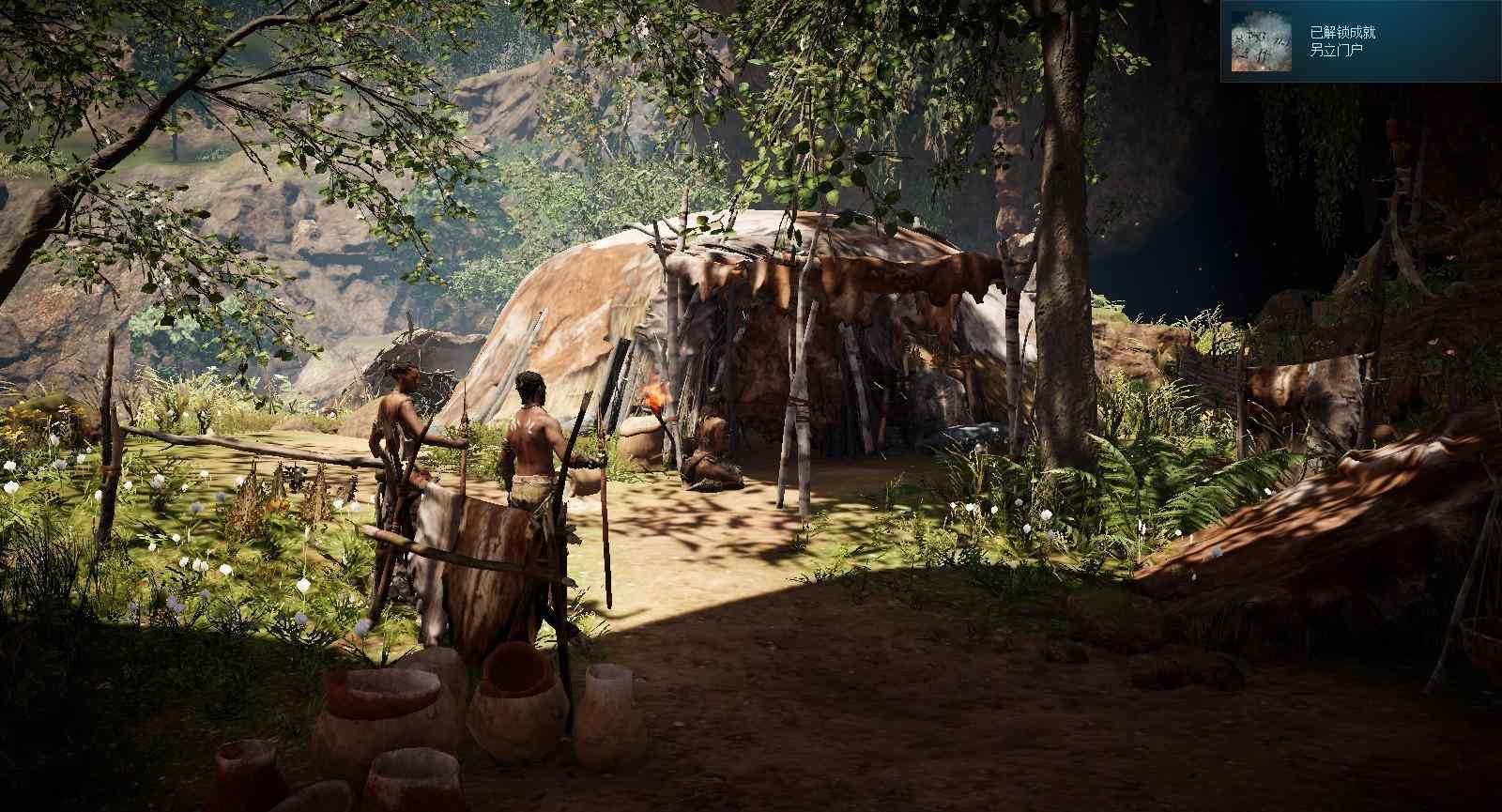Click the achievement icon thumbnail
Image resolution: width=1502 pixels, height=812 pixels.
pyautogui.click(x=1261, y=41)
